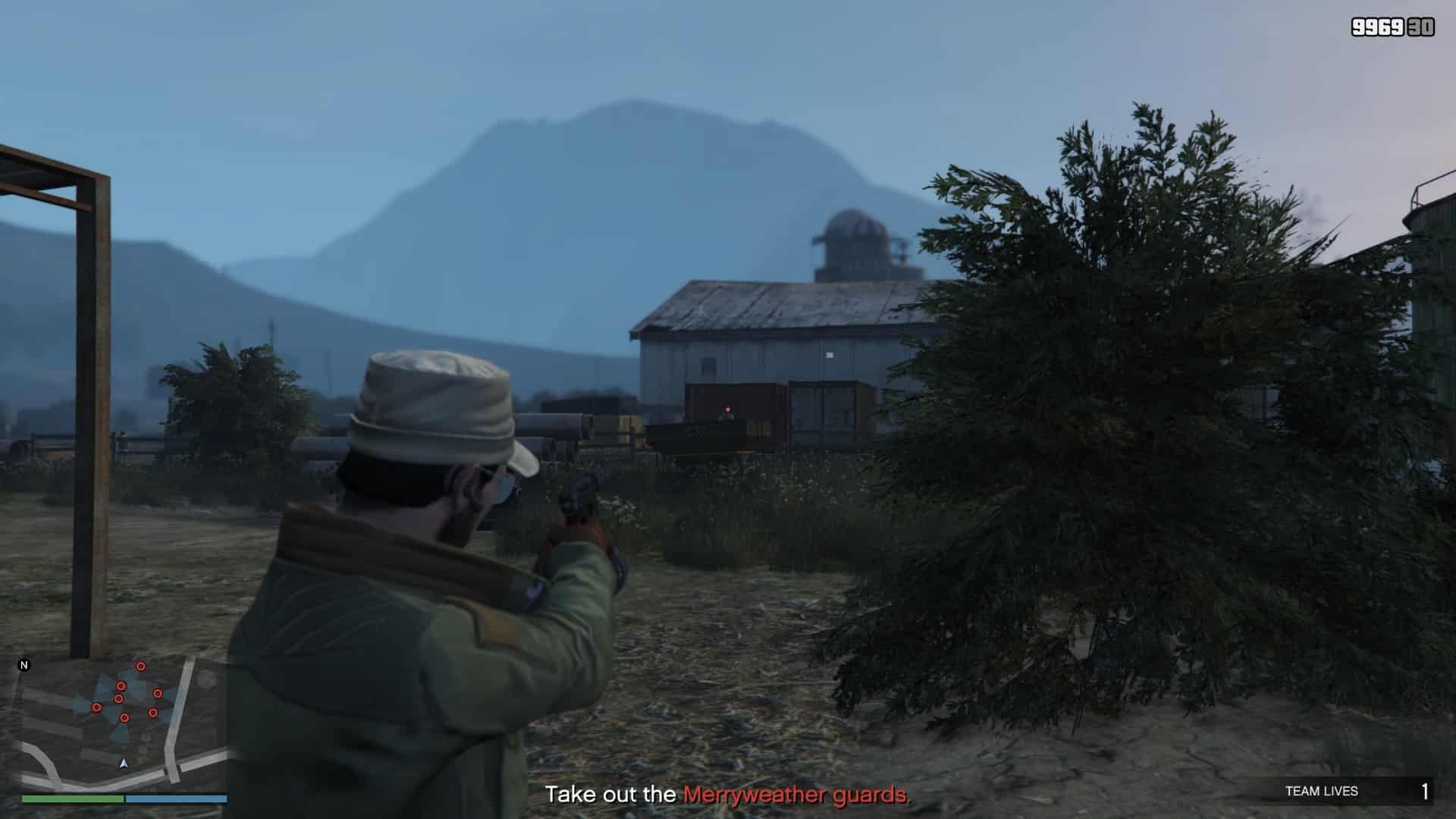Click the radar minimap
Viewport: 1456px width, 819px height.
[x=123, y=724]
